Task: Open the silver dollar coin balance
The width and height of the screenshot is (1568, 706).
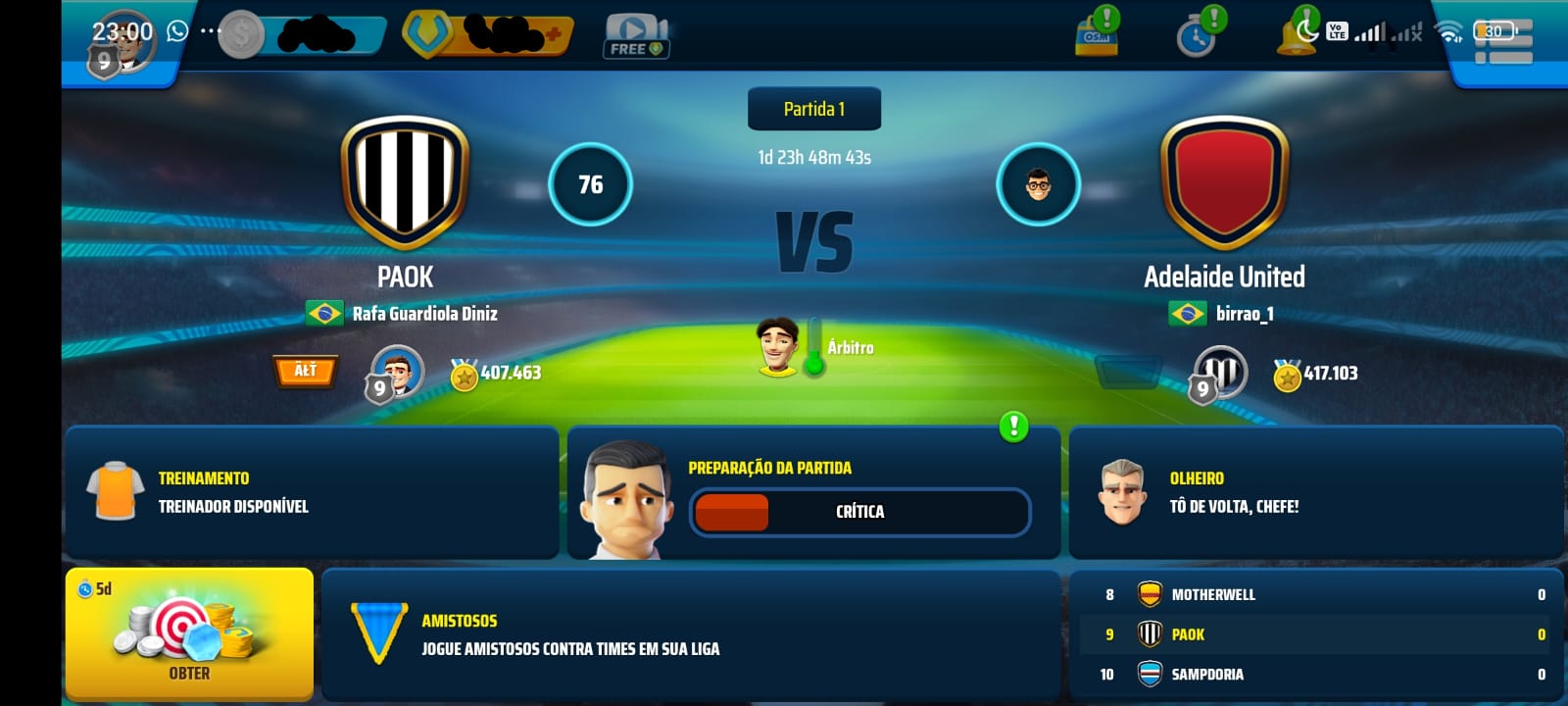Action: 302,36
